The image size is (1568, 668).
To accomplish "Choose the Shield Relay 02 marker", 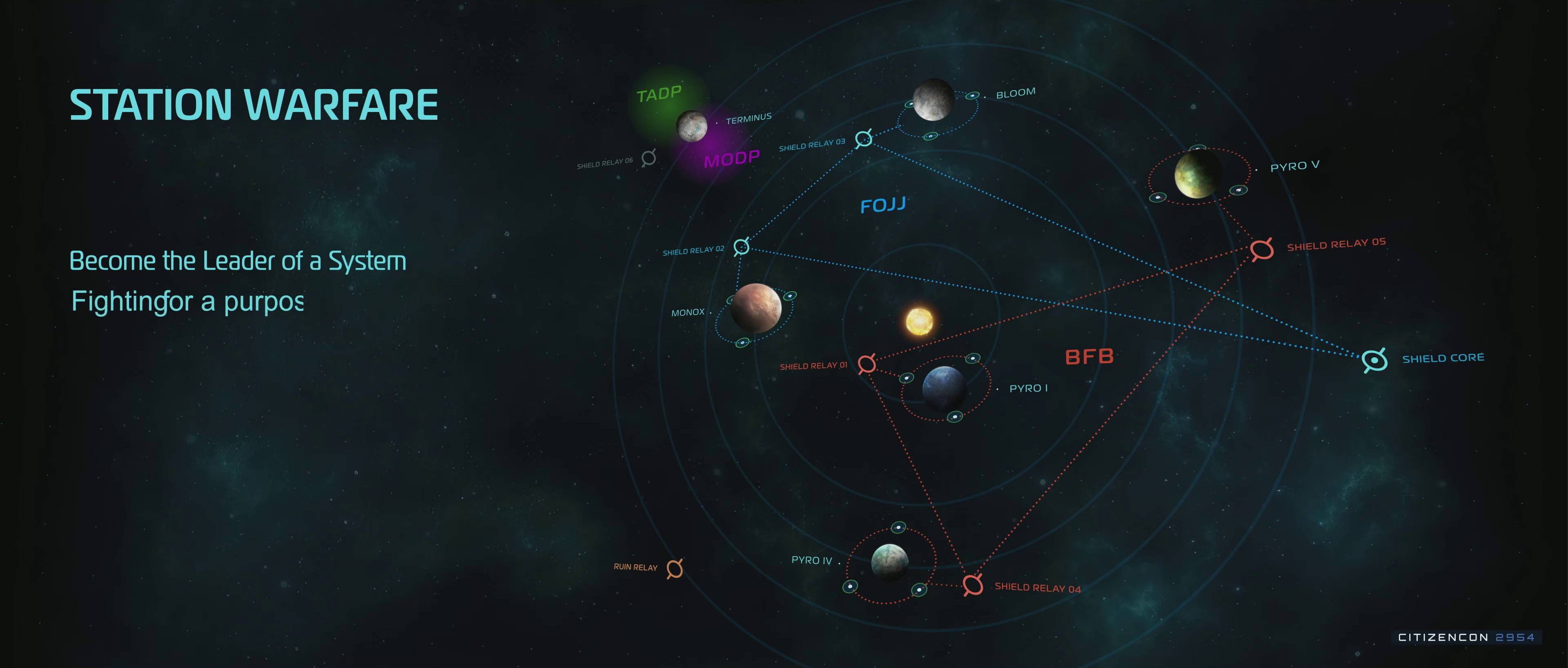I will pyautogui.click(x=742, y=247).
